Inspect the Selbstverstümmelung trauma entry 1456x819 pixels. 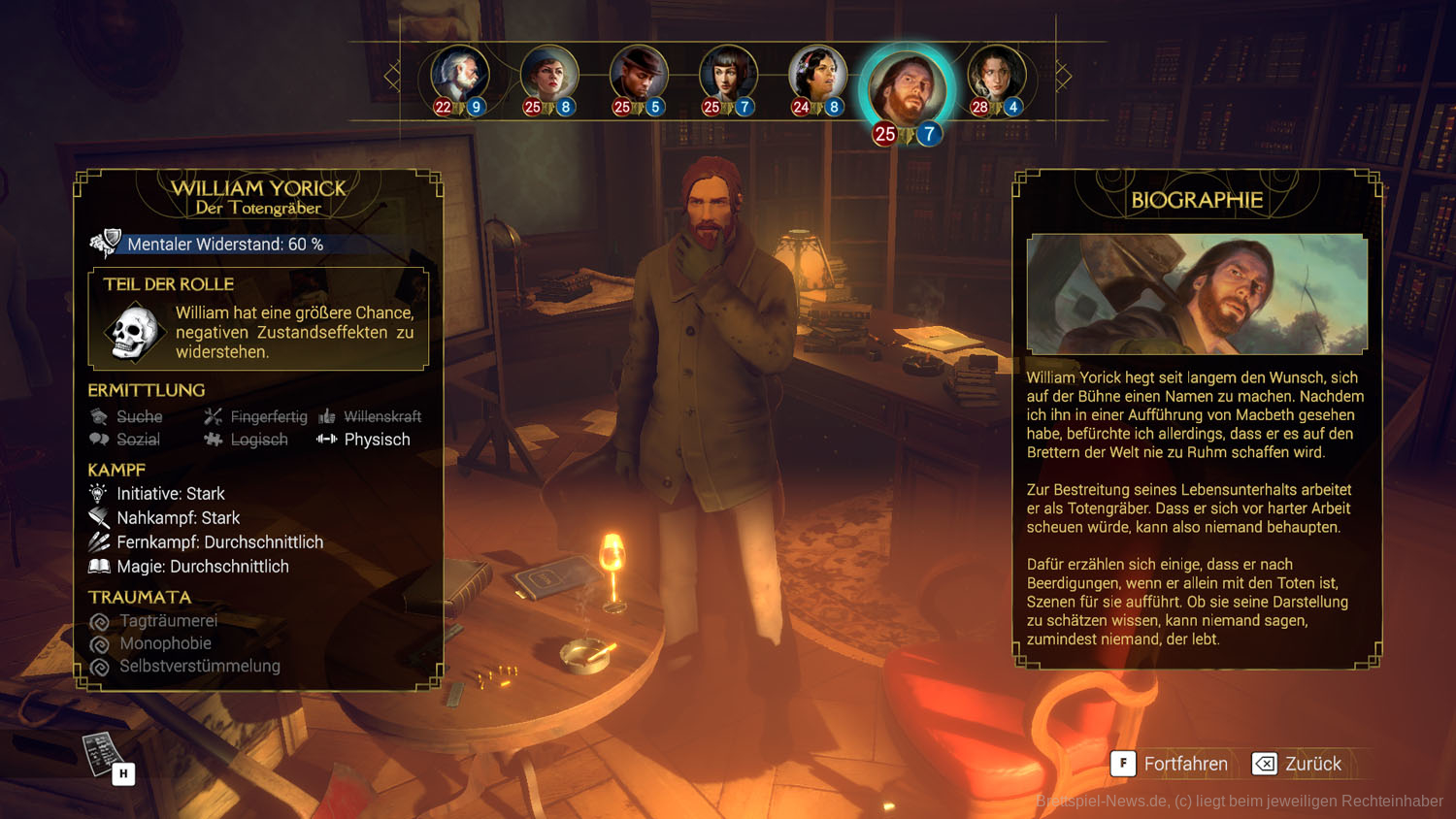click(198, 667)
